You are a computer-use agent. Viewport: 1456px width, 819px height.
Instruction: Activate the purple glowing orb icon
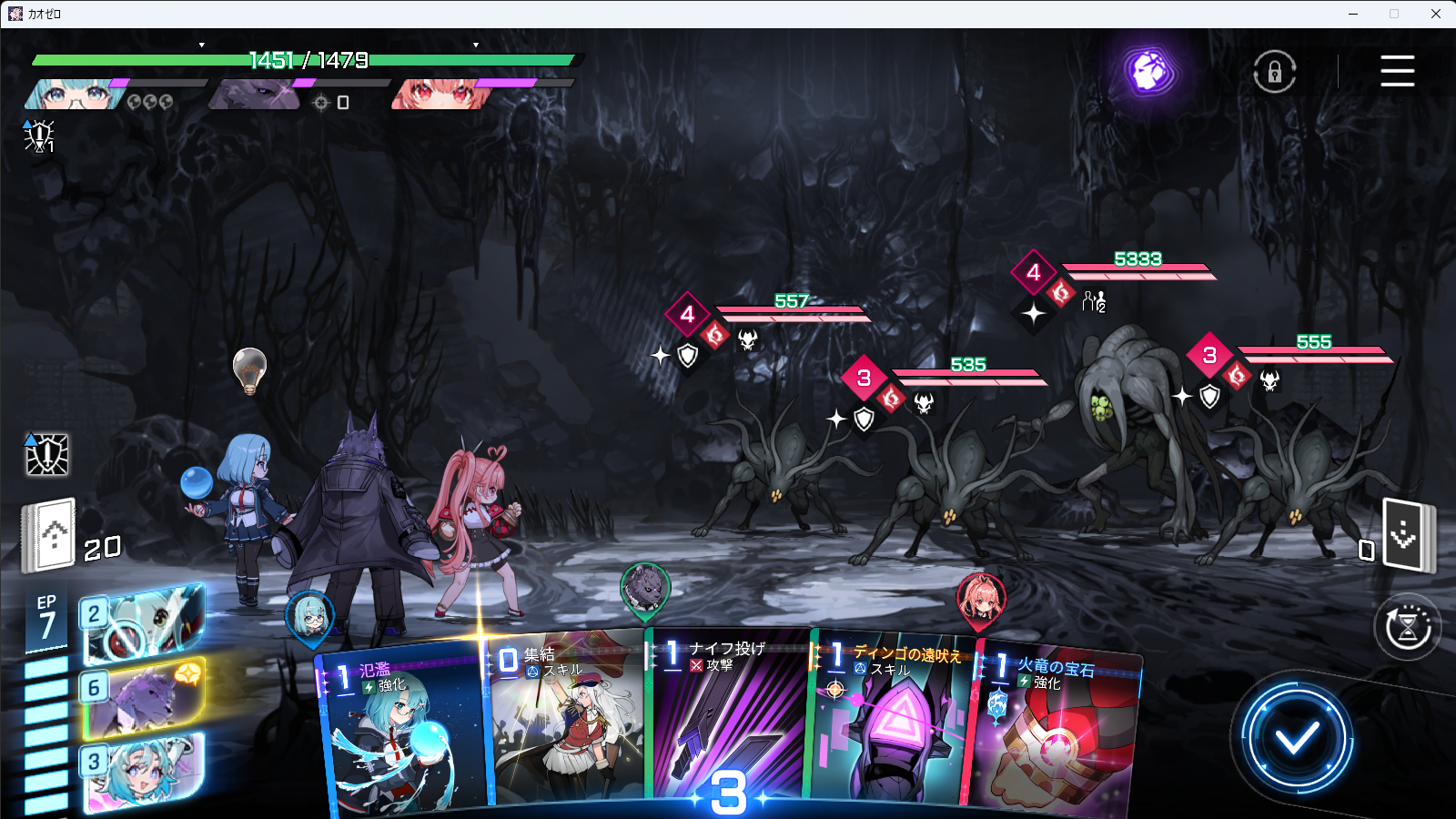click(x=1149, y=71)
